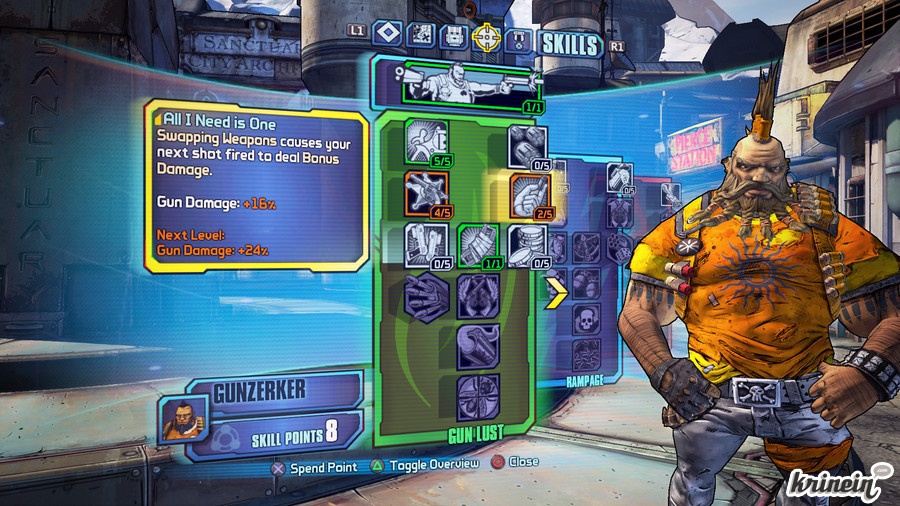Open the Badass Rank medal tab
The image size is (900, 506).
(518, 40)
